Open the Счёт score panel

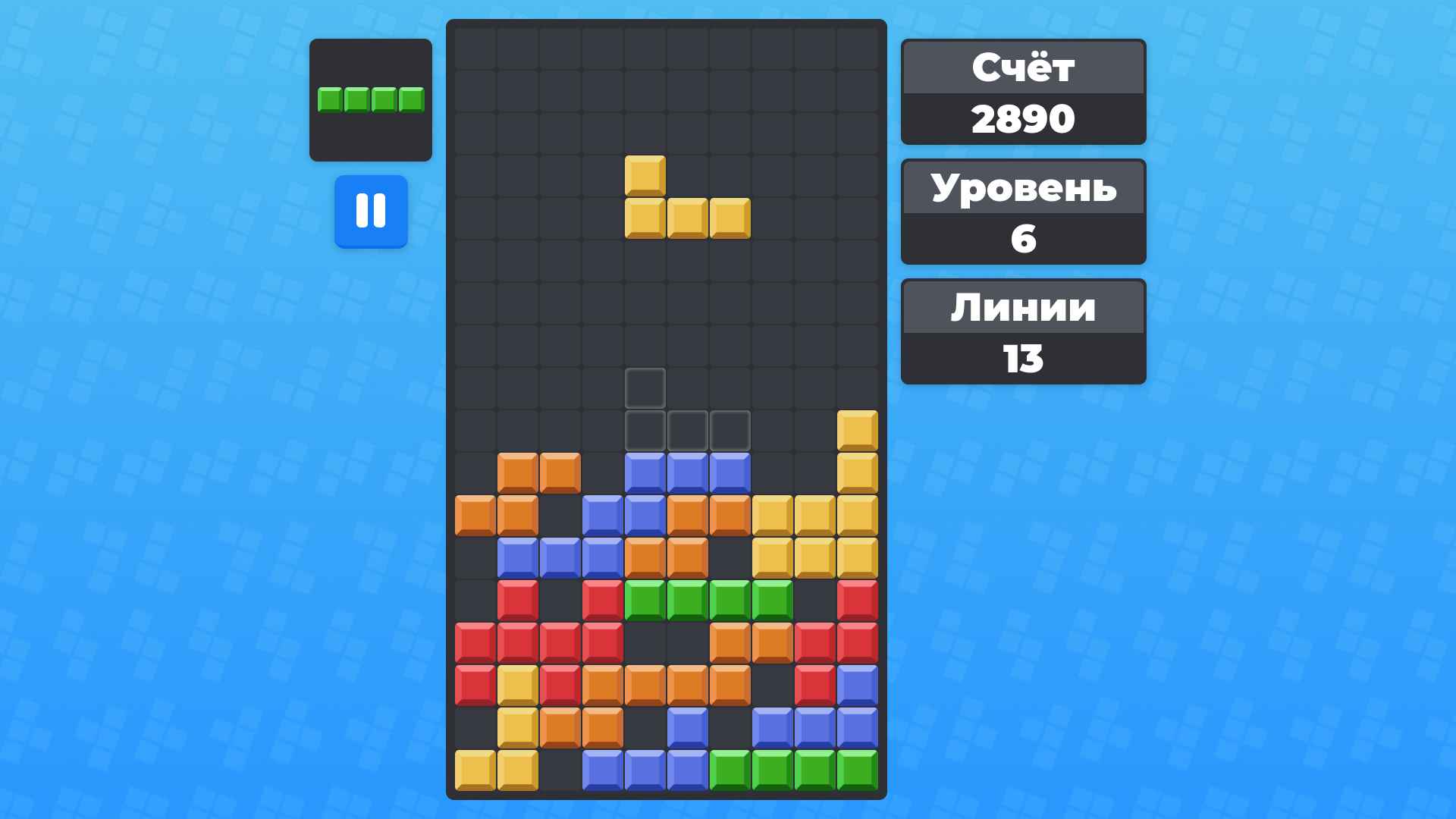[x=1023, y=68]
